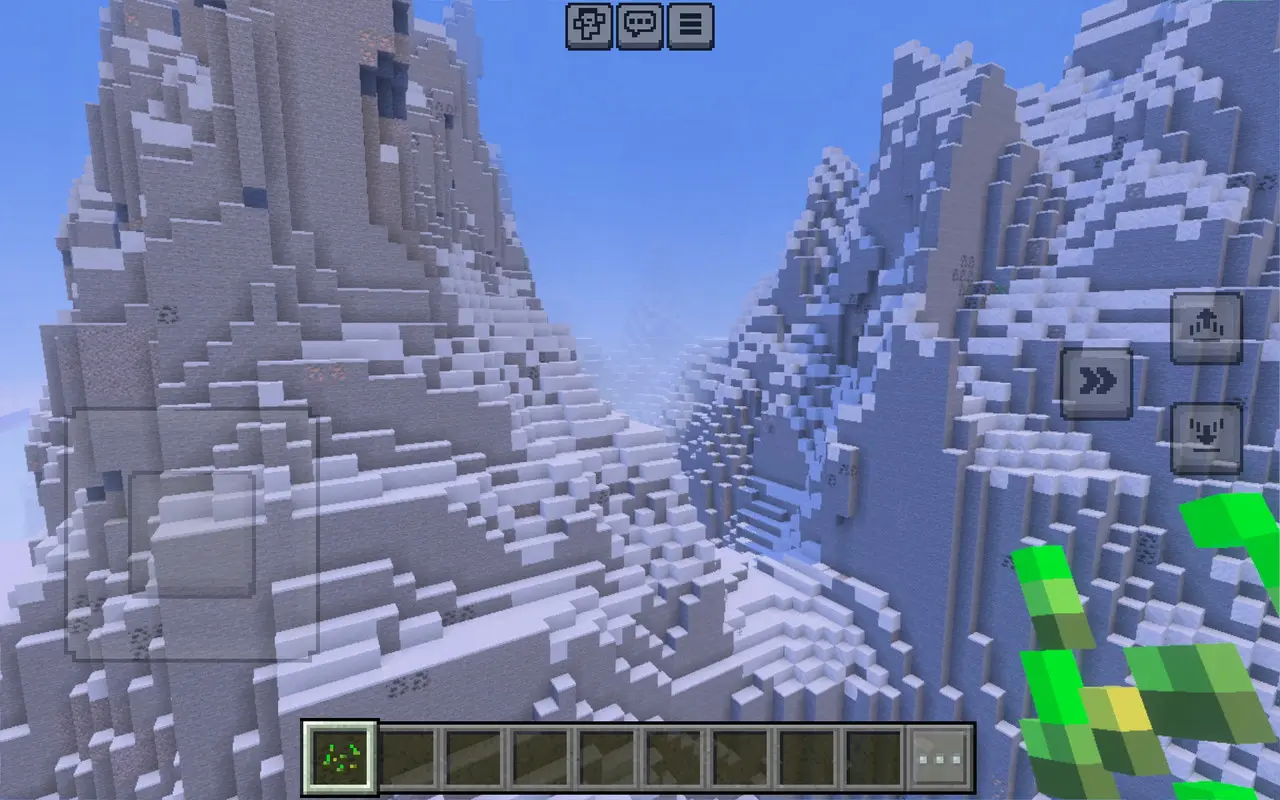The height and width of the screenshot is (800, 1280).
Task: Open the pause menu hamburger icon
Action: click(x=690, y=27)
